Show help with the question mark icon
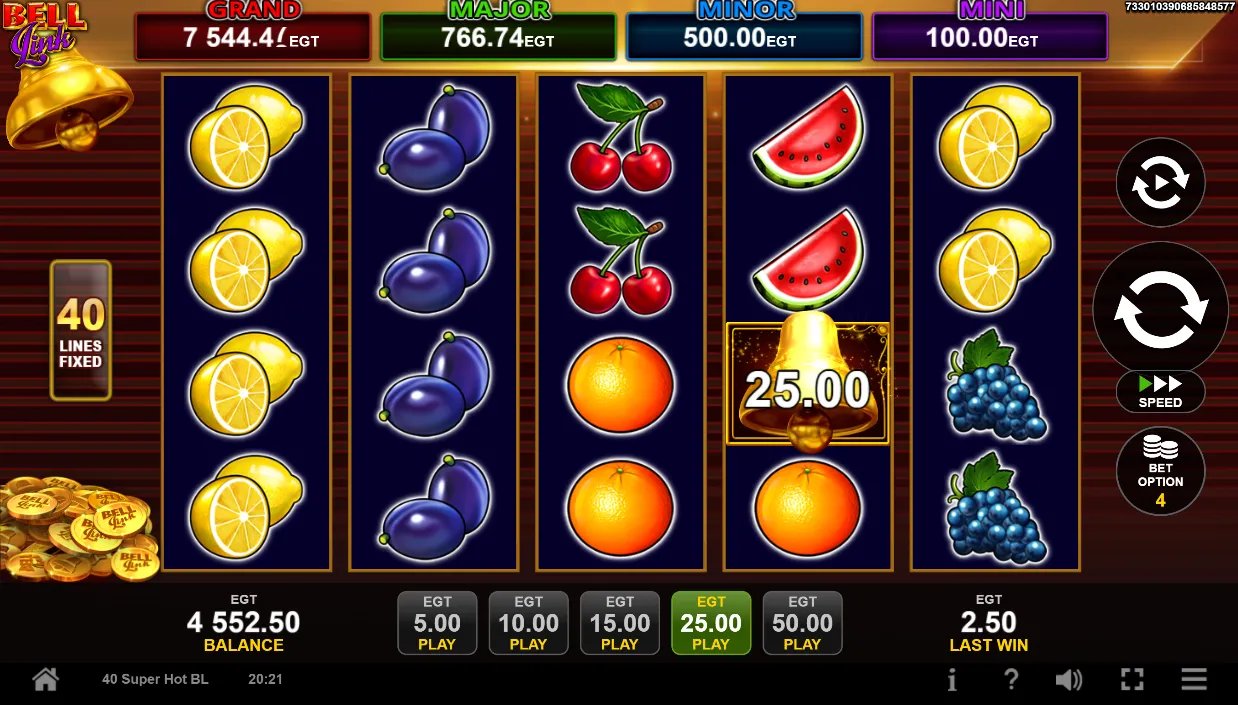Screen dimensions: 1238x705 [x=1010, y=680]
